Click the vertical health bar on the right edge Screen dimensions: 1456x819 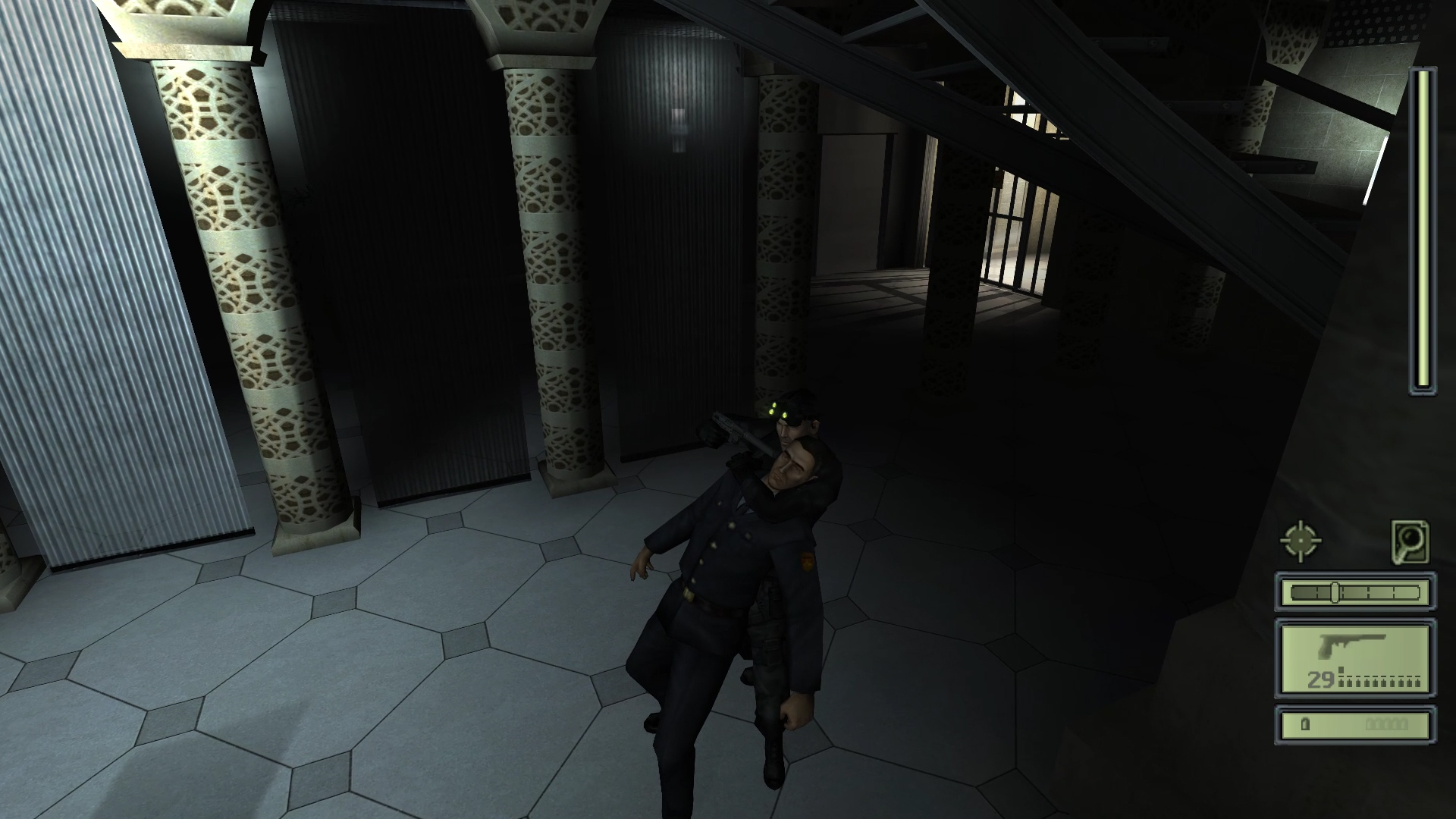point(1423,227)
